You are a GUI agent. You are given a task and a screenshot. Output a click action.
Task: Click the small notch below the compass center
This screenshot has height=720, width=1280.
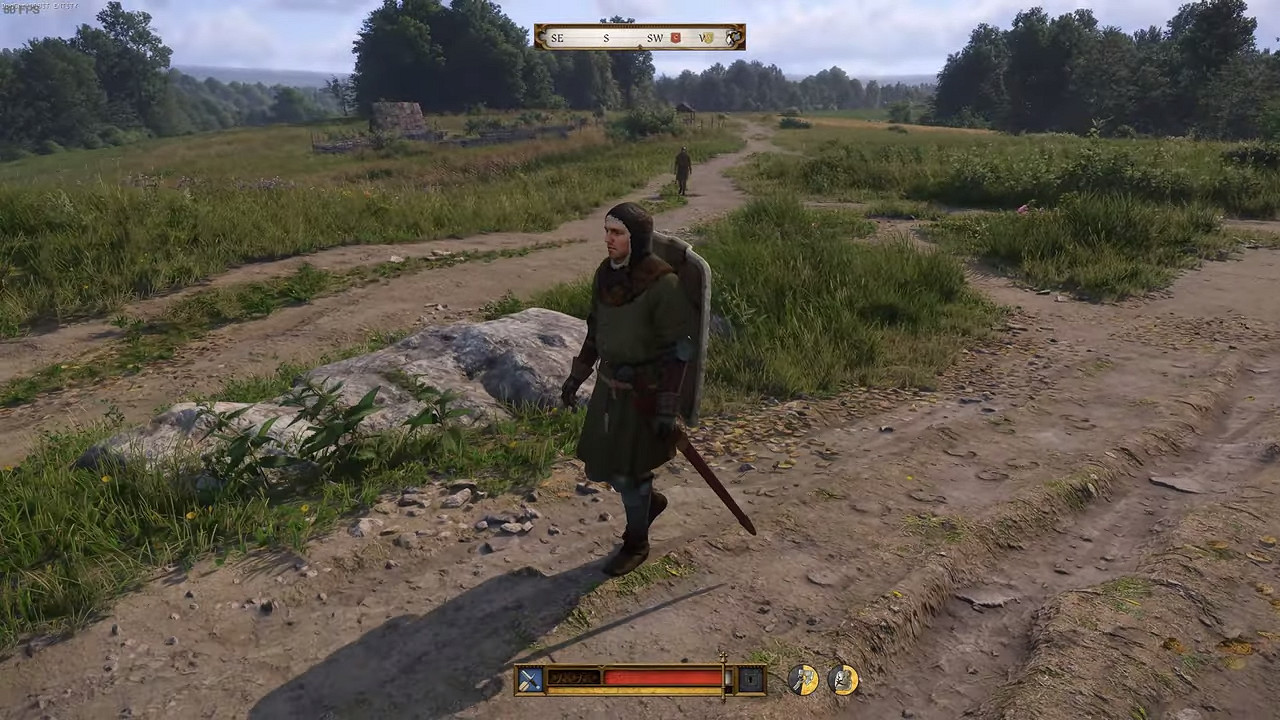[640, 46]
